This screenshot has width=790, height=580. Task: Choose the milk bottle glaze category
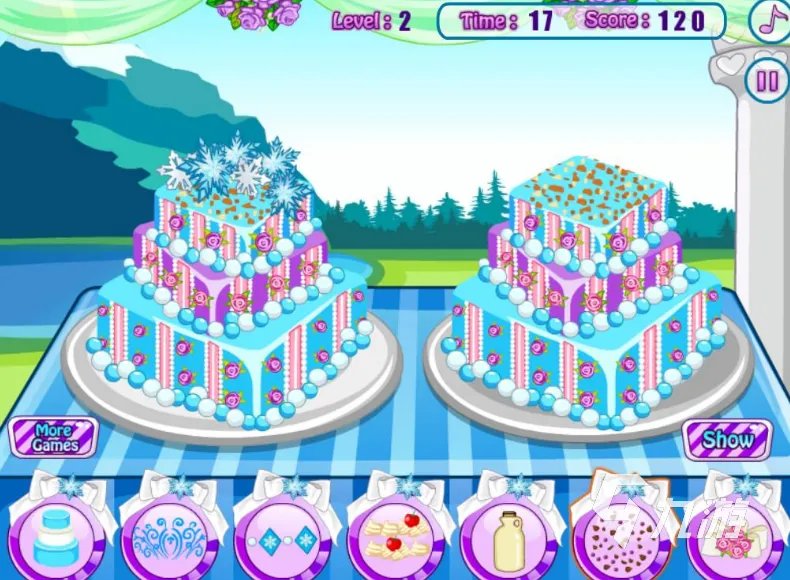click(509, 536)
